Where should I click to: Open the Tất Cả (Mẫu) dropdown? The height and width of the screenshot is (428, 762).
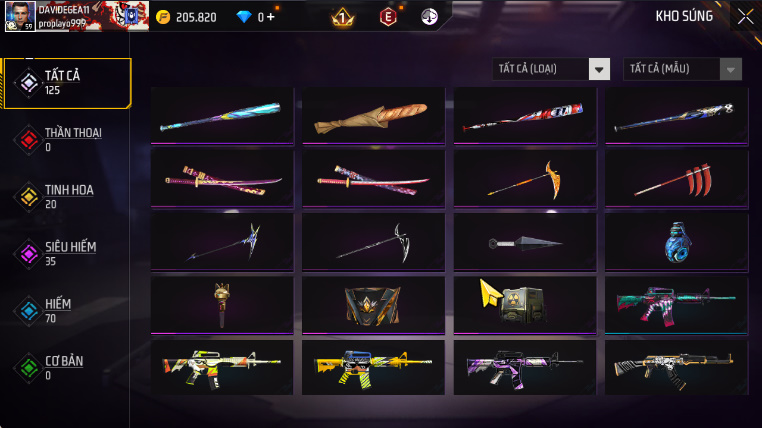(x=682, y=69)
